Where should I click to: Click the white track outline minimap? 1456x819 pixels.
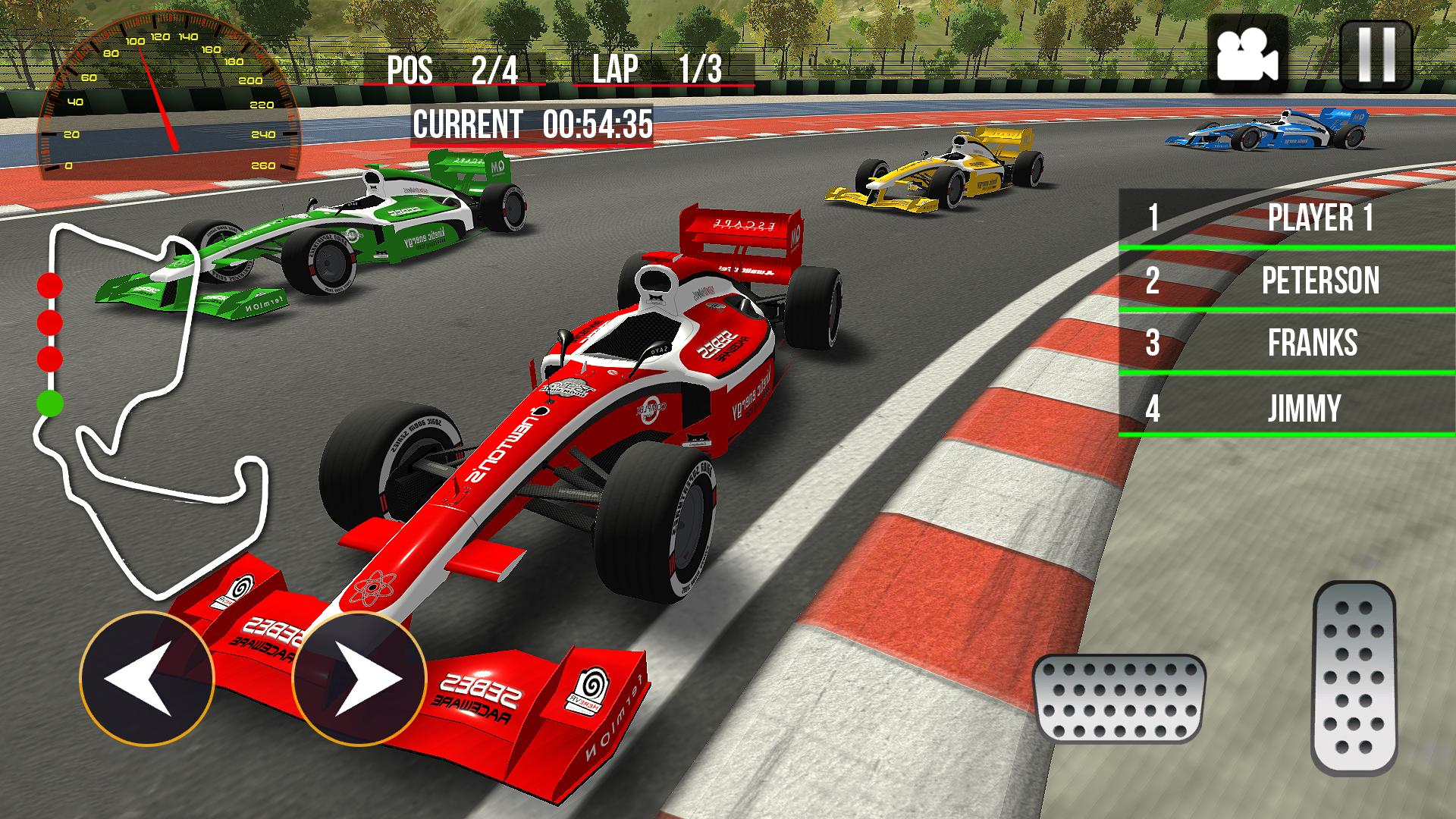coord(152,409)
